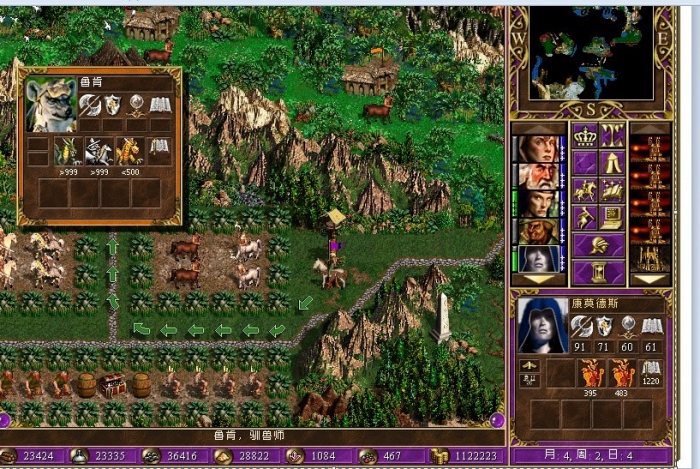Click the large hooded hero portrait in the info panel
This screenshot has width=700, height=469.
point(542,325)
